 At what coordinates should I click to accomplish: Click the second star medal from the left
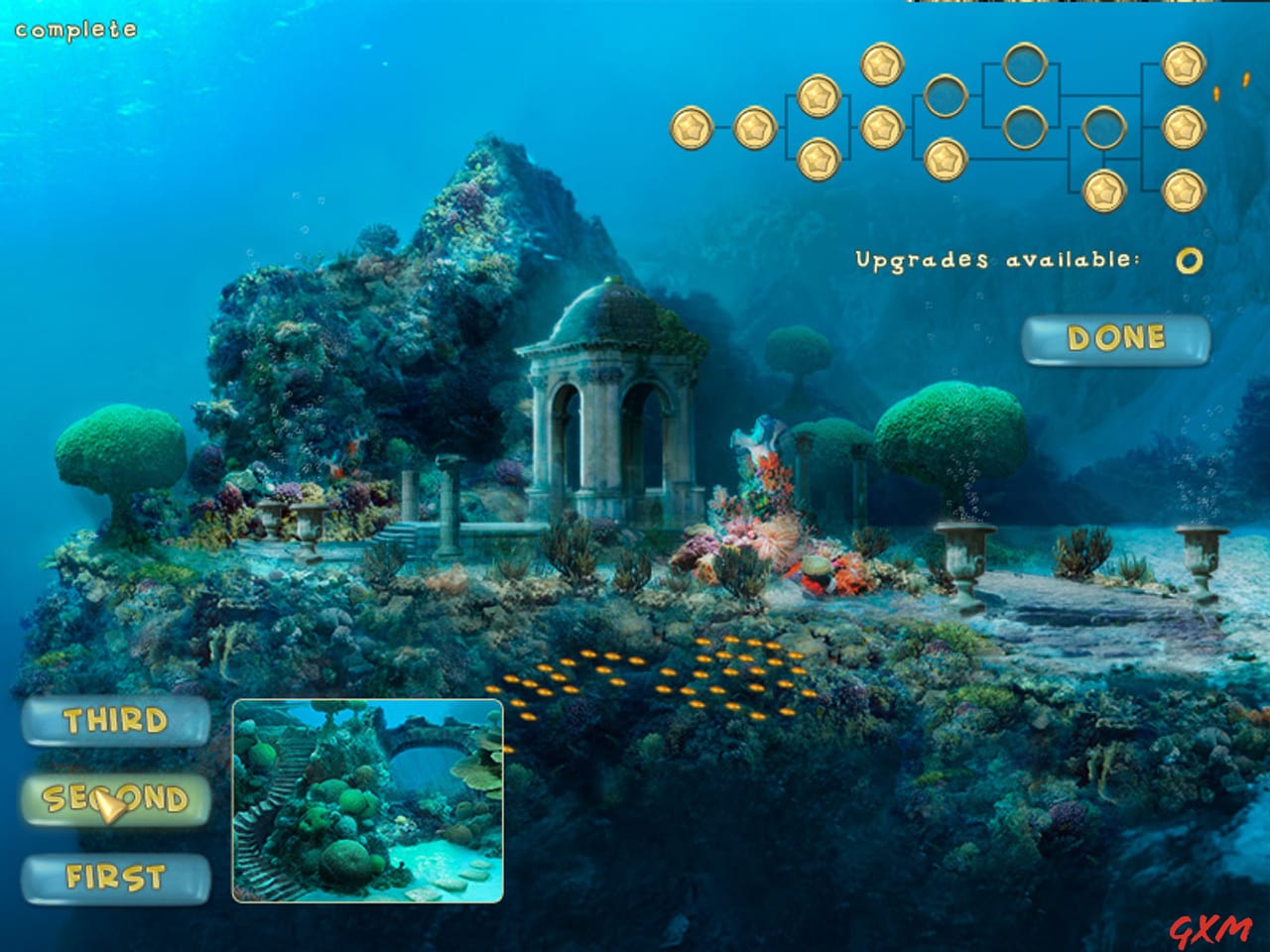click(x=756, y=126)
